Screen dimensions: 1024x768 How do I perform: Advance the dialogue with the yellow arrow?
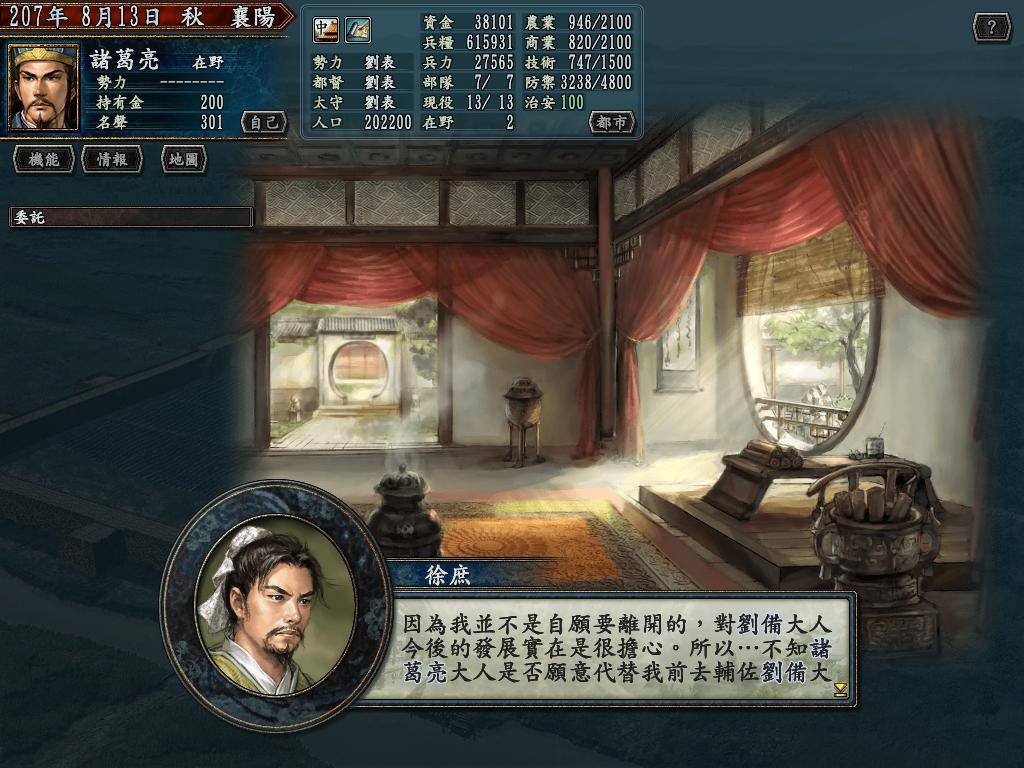[x=840, y=690]
